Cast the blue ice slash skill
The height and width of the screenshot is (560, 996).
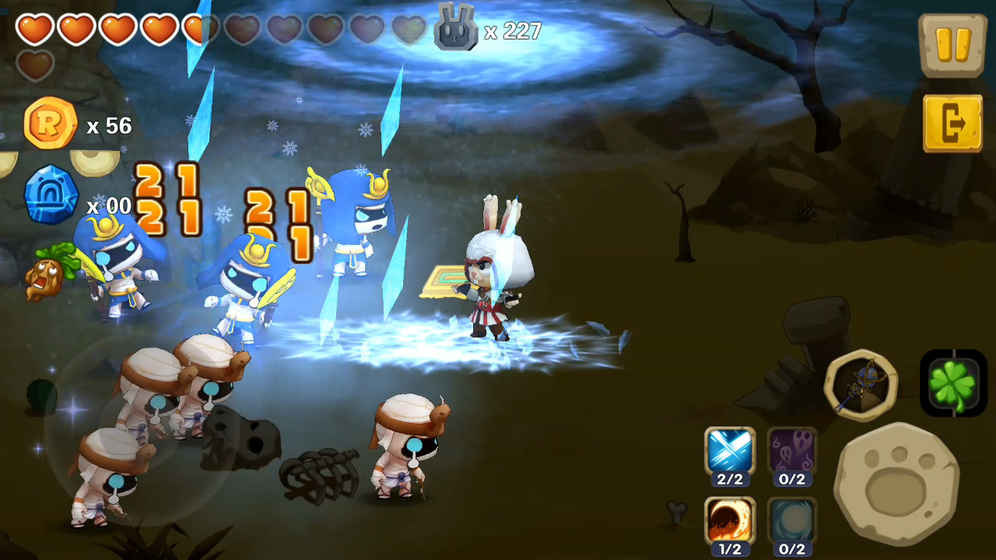click(730, 452)
